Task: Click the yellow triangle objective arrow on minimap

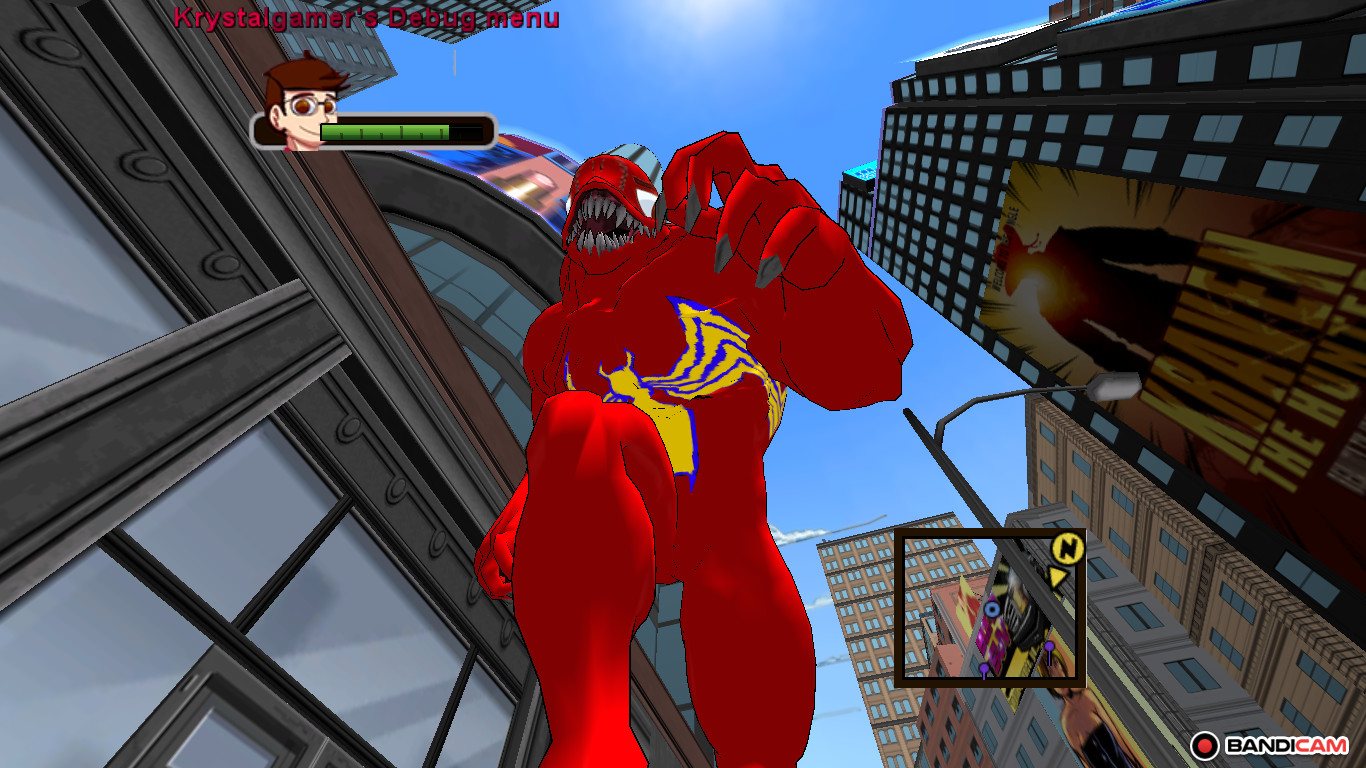Action: coord(1056,578)
